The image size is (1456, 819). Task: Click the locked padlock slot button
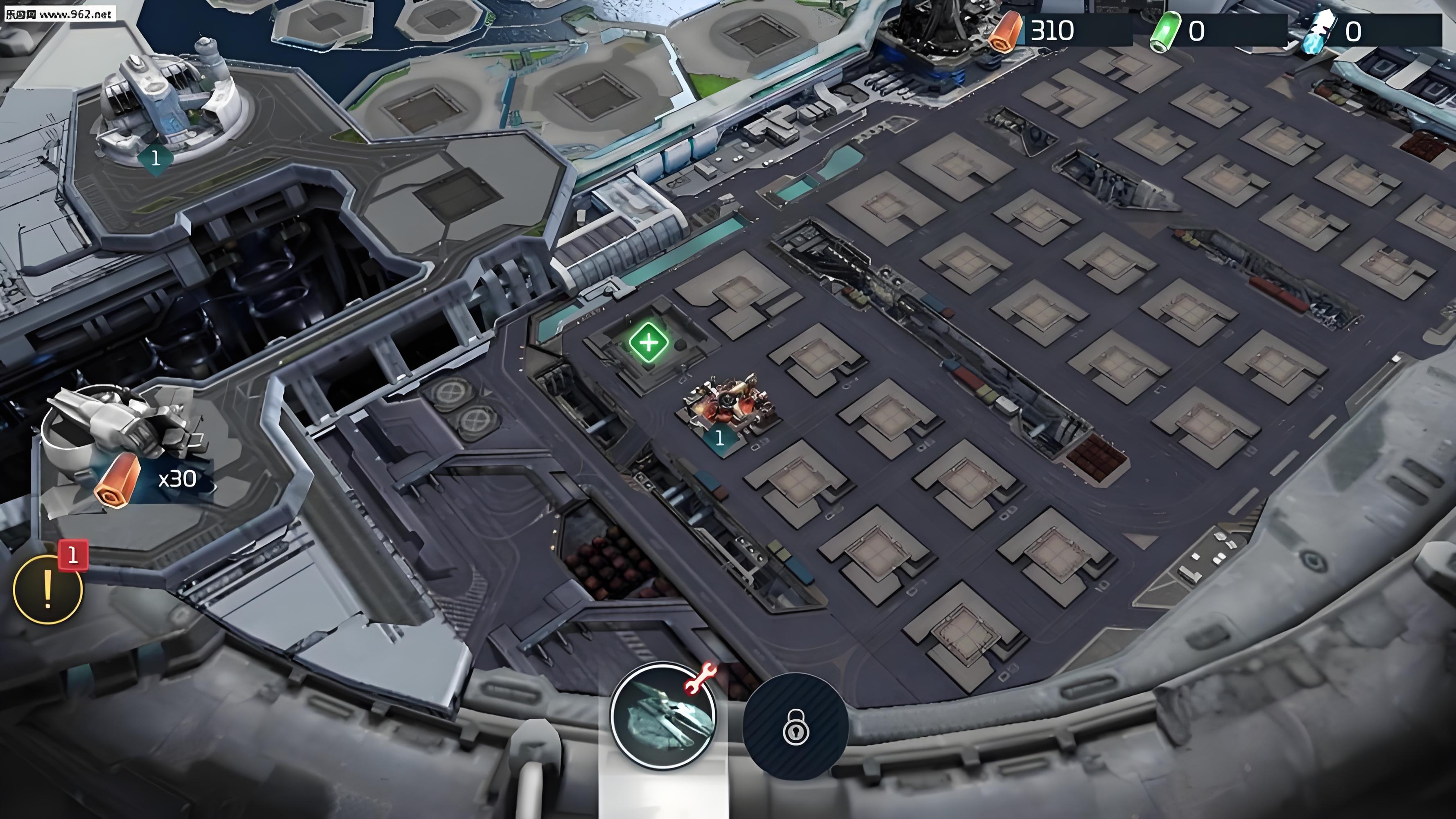795,727
